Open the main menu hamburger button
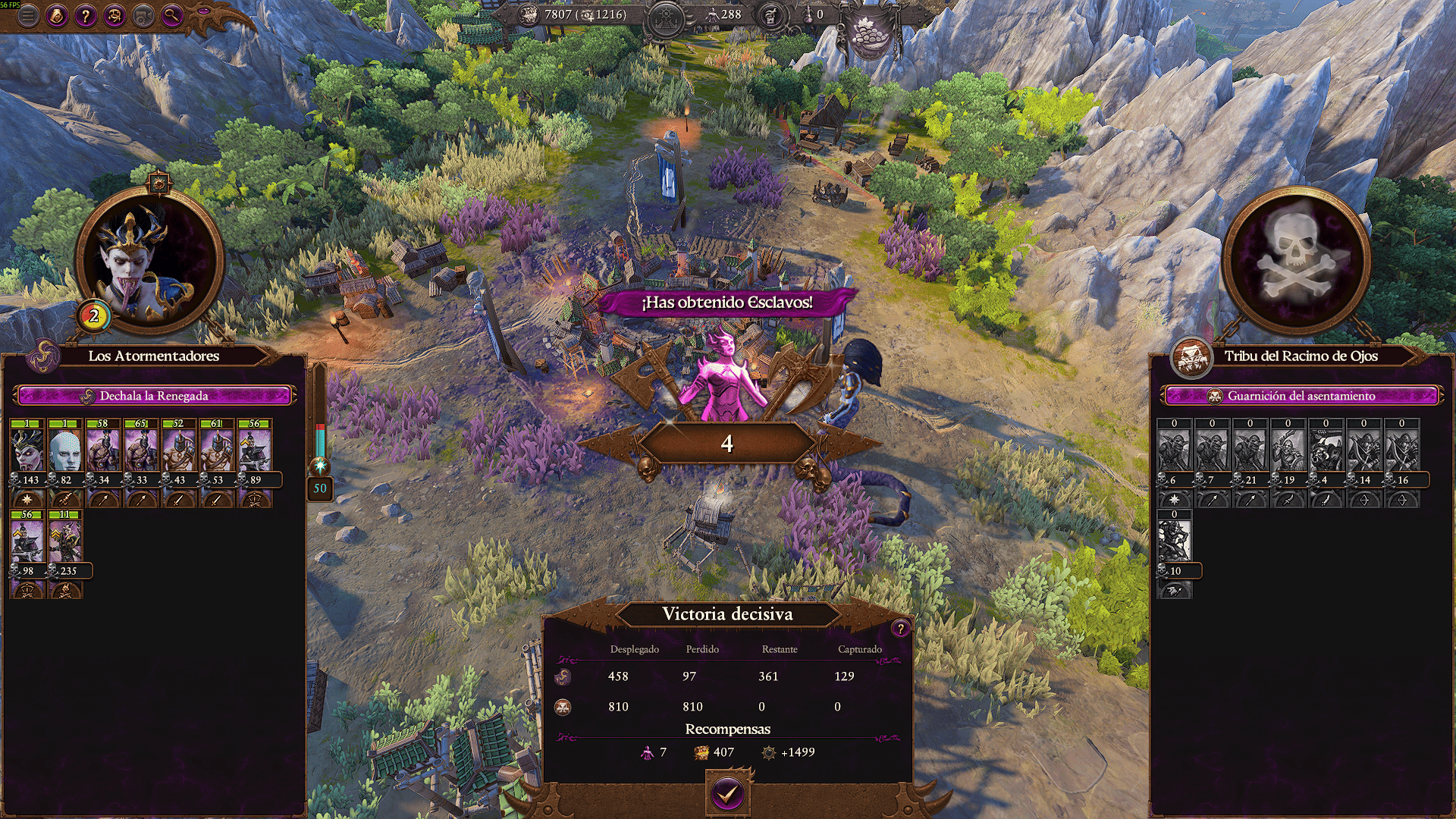 (28, 15)
